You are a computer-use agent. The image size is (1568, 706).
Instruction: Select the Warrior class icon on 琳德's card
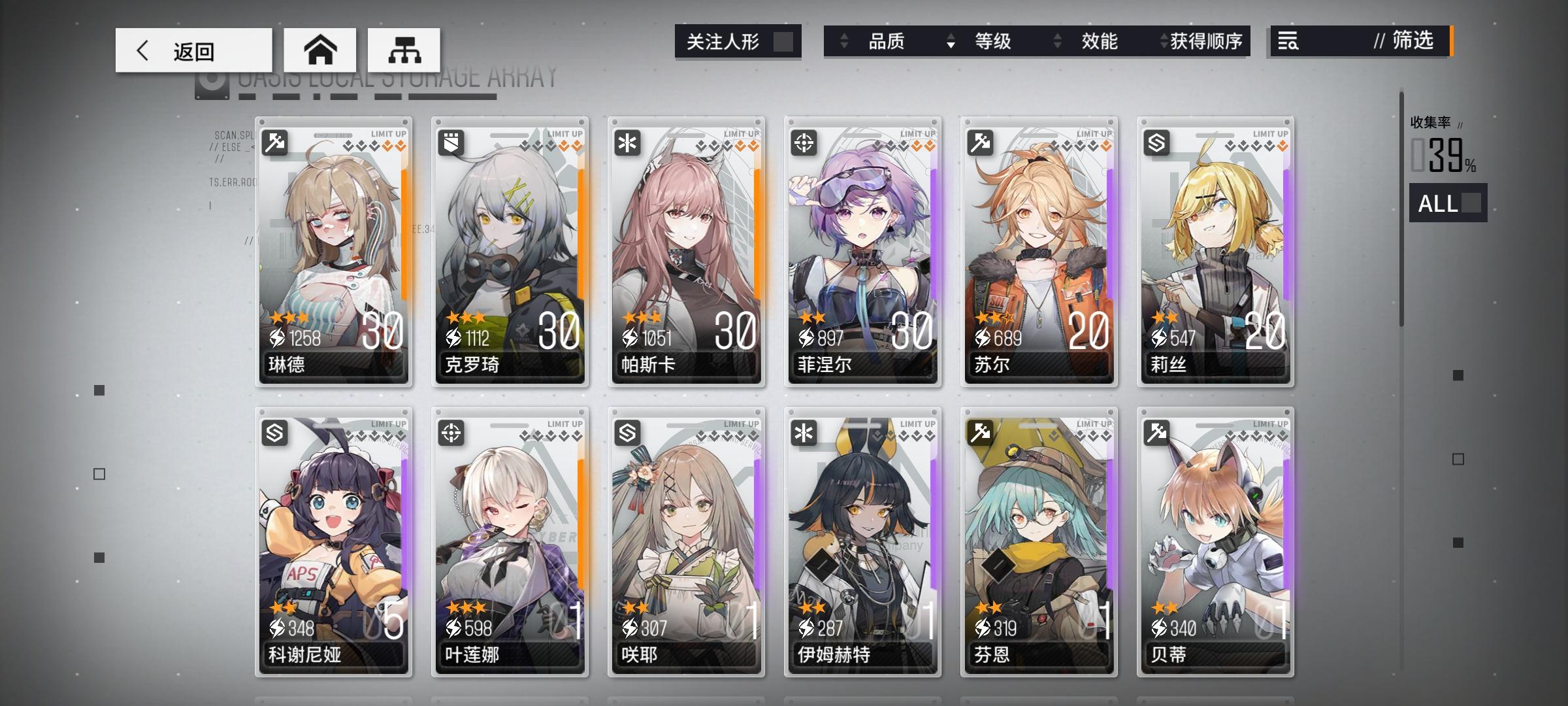tap(273, 143)
